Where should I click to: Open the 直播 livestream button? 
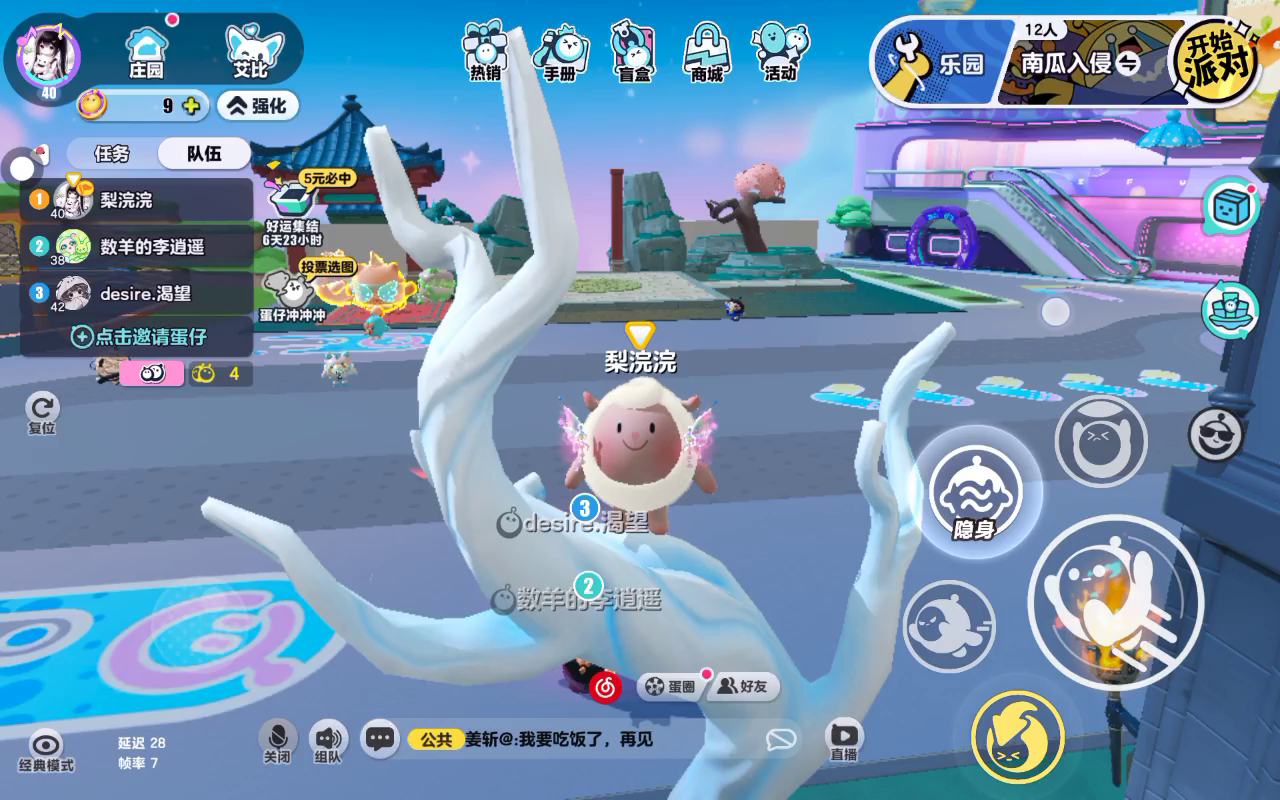(x=843, y=741)
